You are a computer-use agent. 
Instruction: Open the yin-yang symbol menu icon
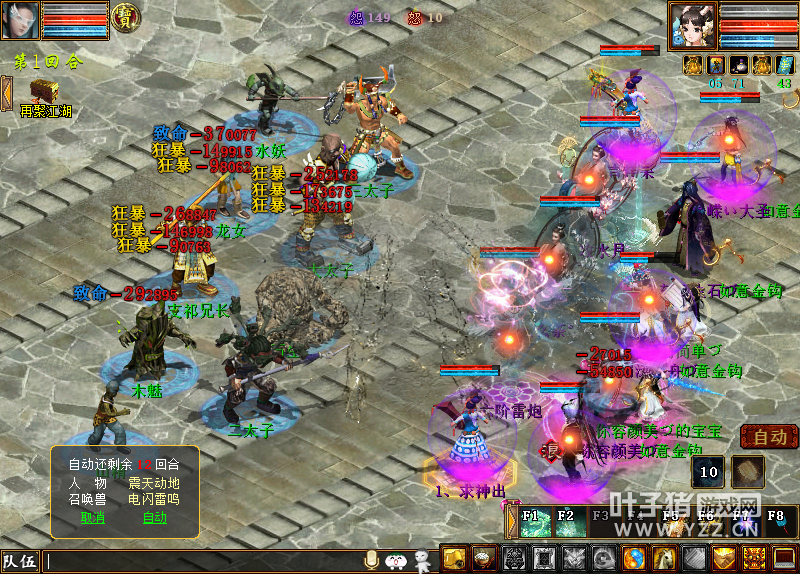tap(635, 558)
